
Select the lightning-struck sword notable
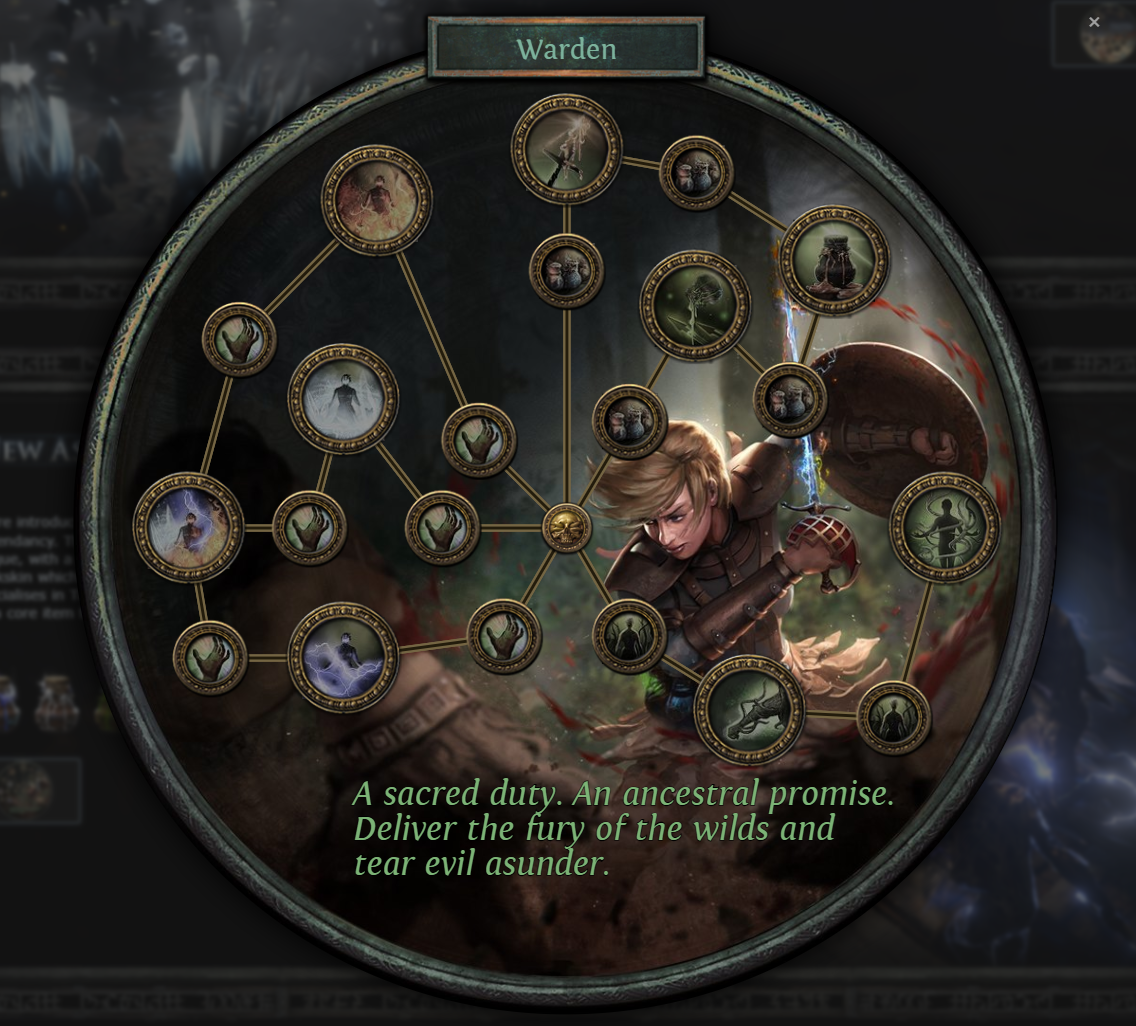click(566, 149)
